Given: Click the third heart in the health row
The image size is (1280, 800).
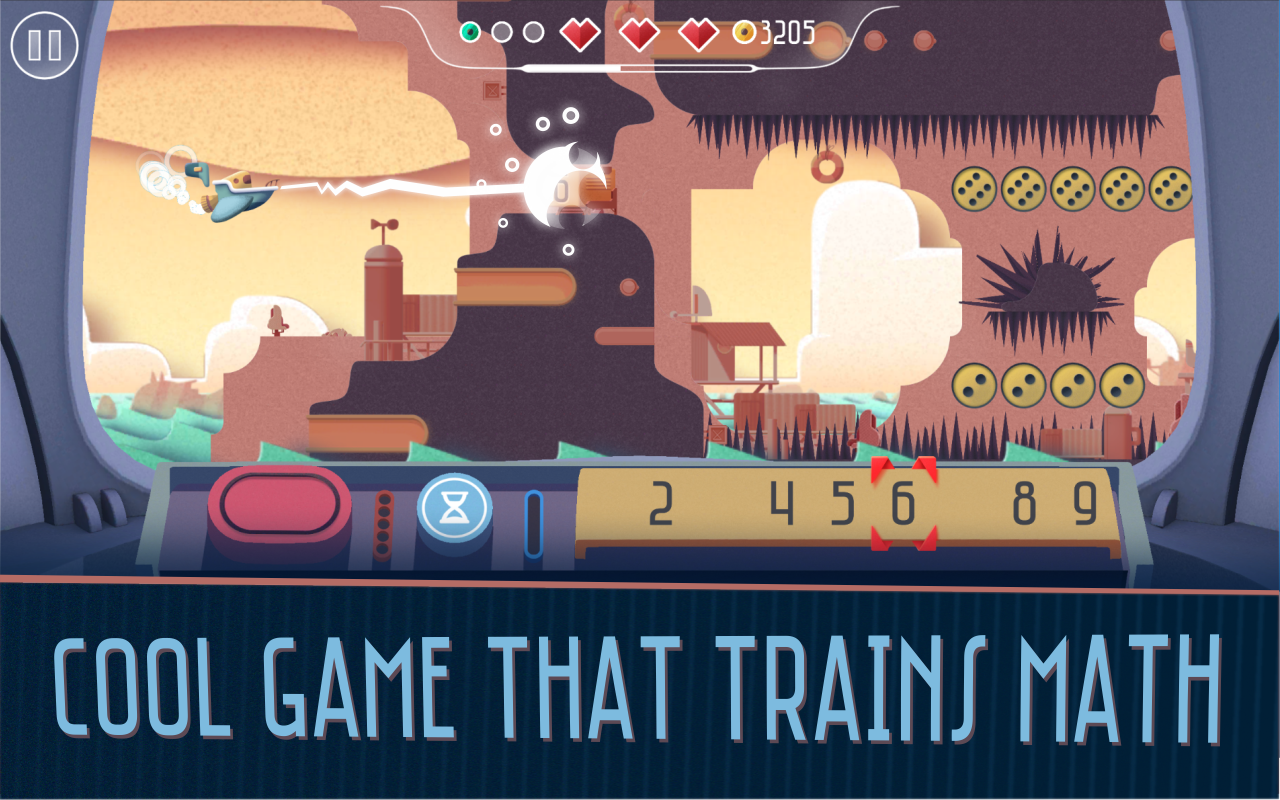Looking at the screenshot, I should click(699, 32).
